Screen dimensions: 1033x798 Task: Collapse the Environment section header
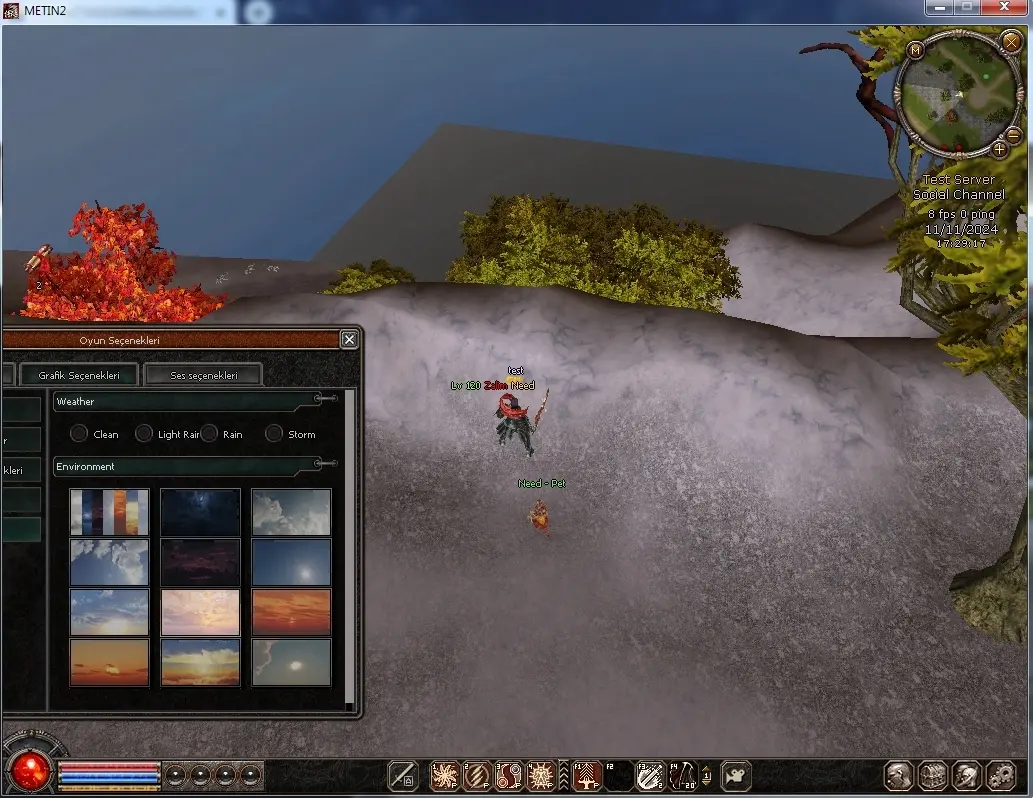326,464
